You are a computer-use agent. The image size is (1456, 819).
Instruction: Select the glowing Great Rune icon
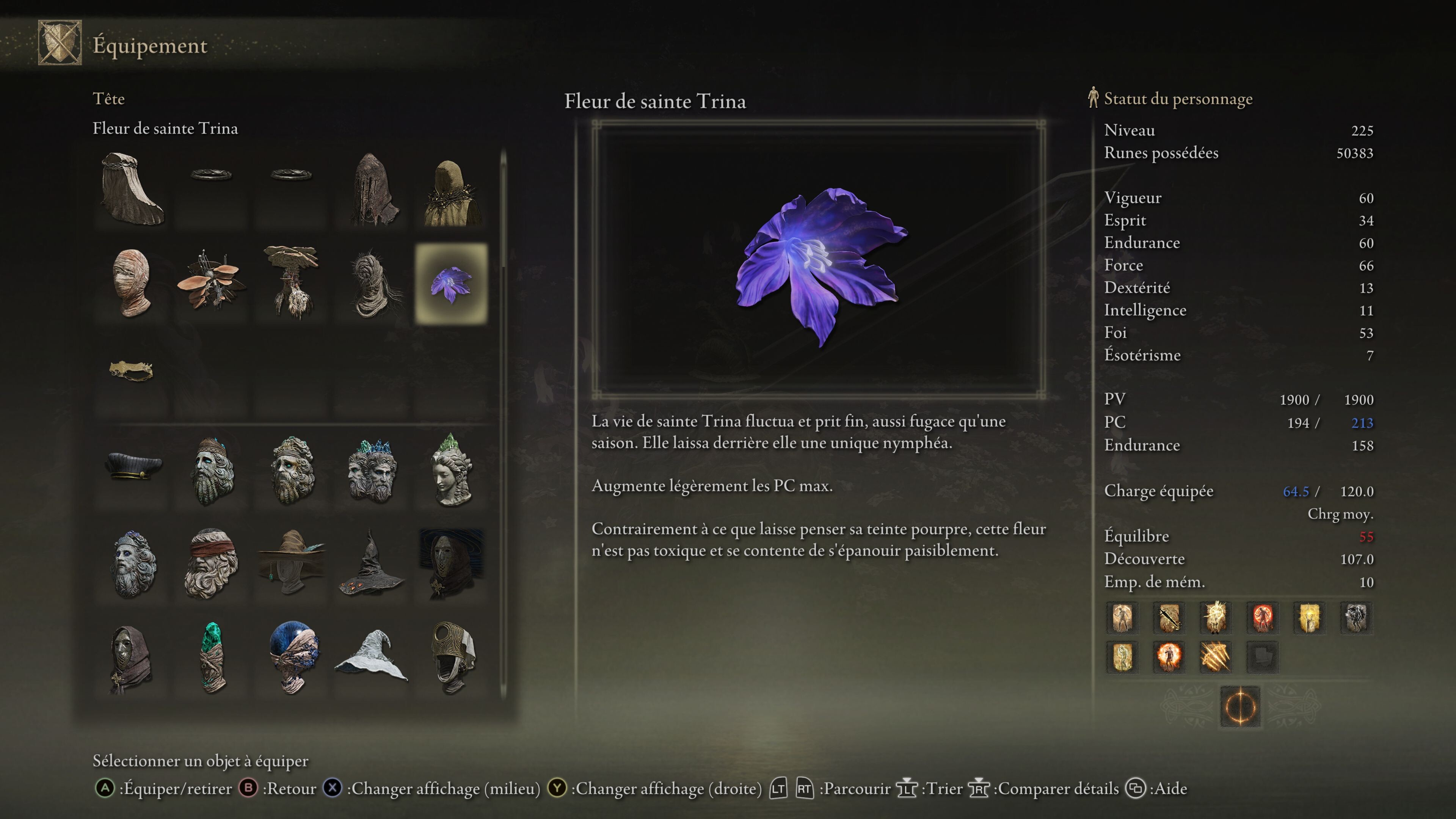click(1240, 706)
